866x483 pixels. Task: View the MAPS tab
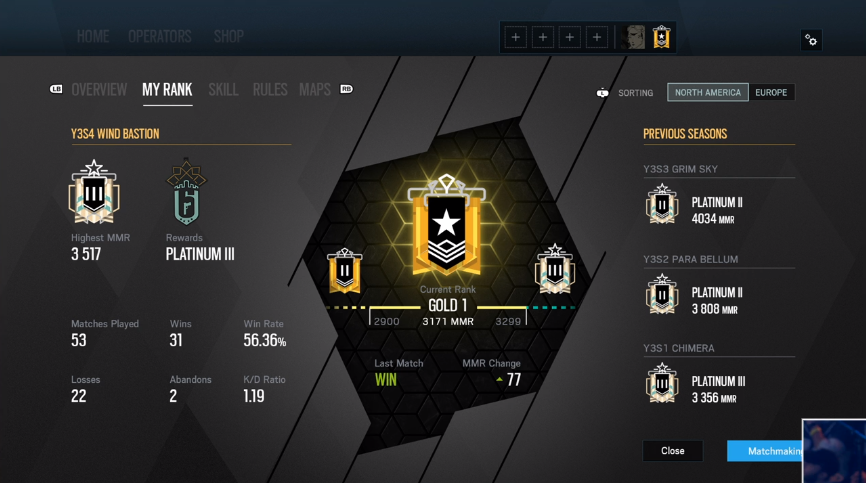pyautogui.click(x=315, y=90)
